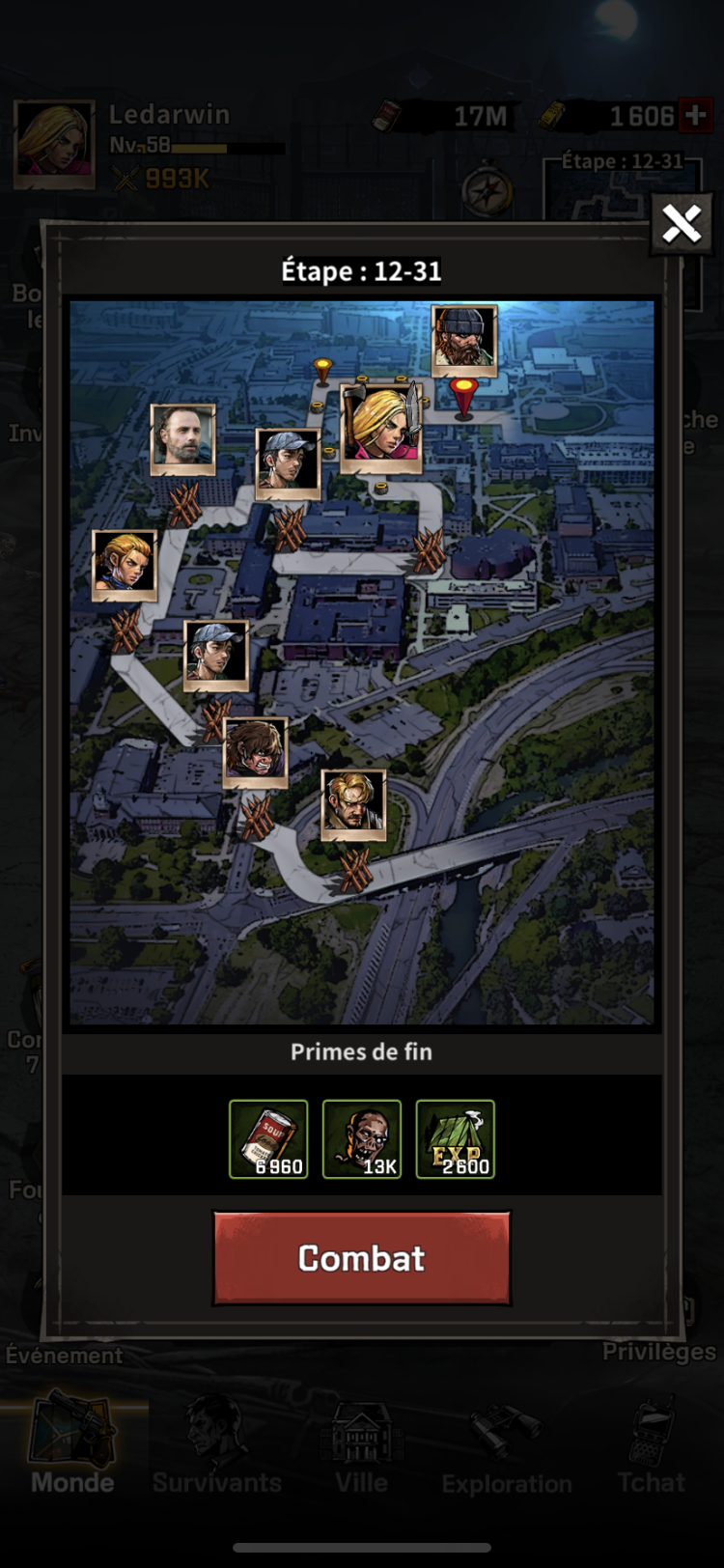Tap the blonde hero portrait with axe and knife

pyautogui.click(x=381, y=425)
